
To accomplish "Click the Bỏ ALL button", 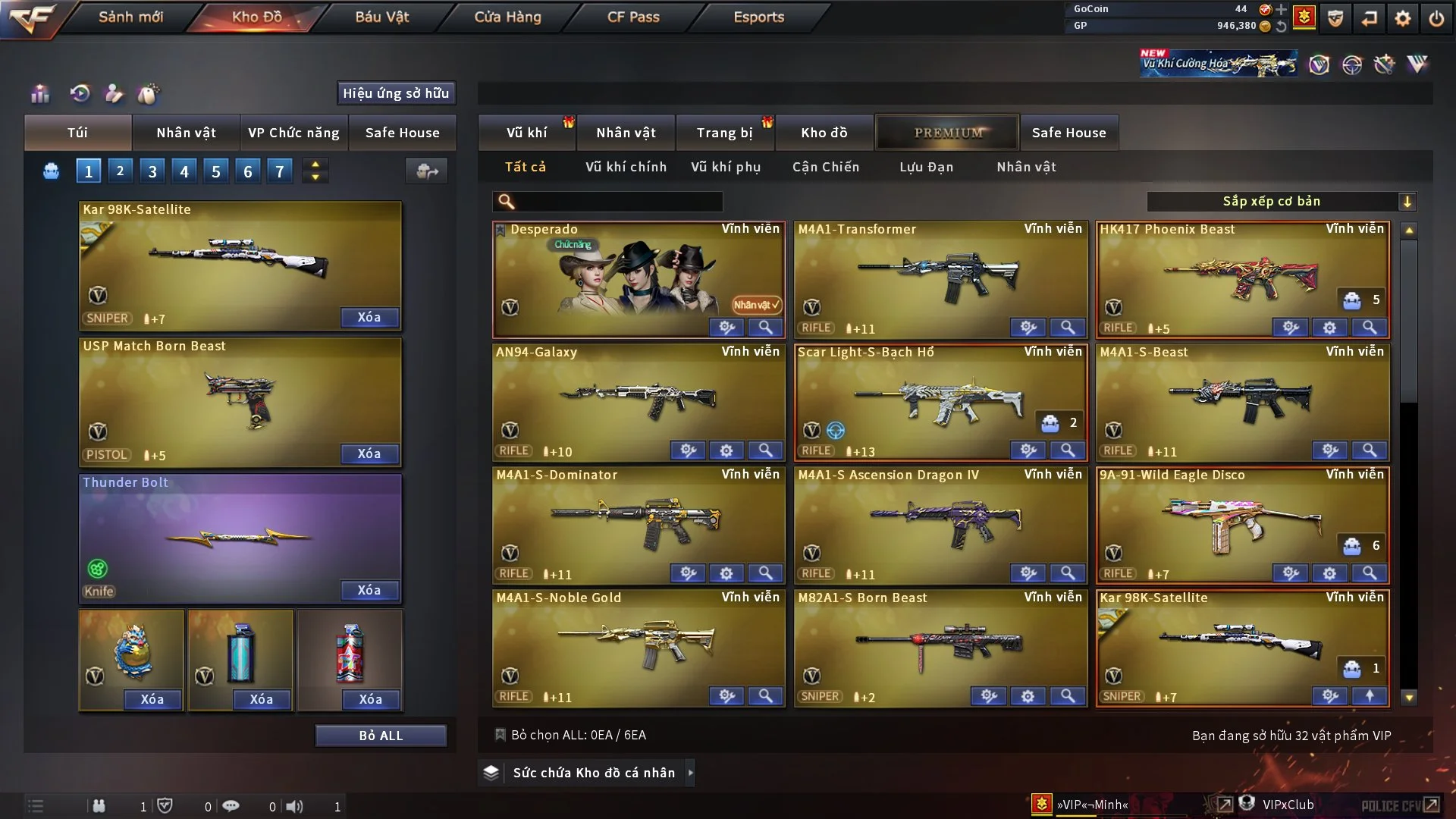I will click(381, 736).
